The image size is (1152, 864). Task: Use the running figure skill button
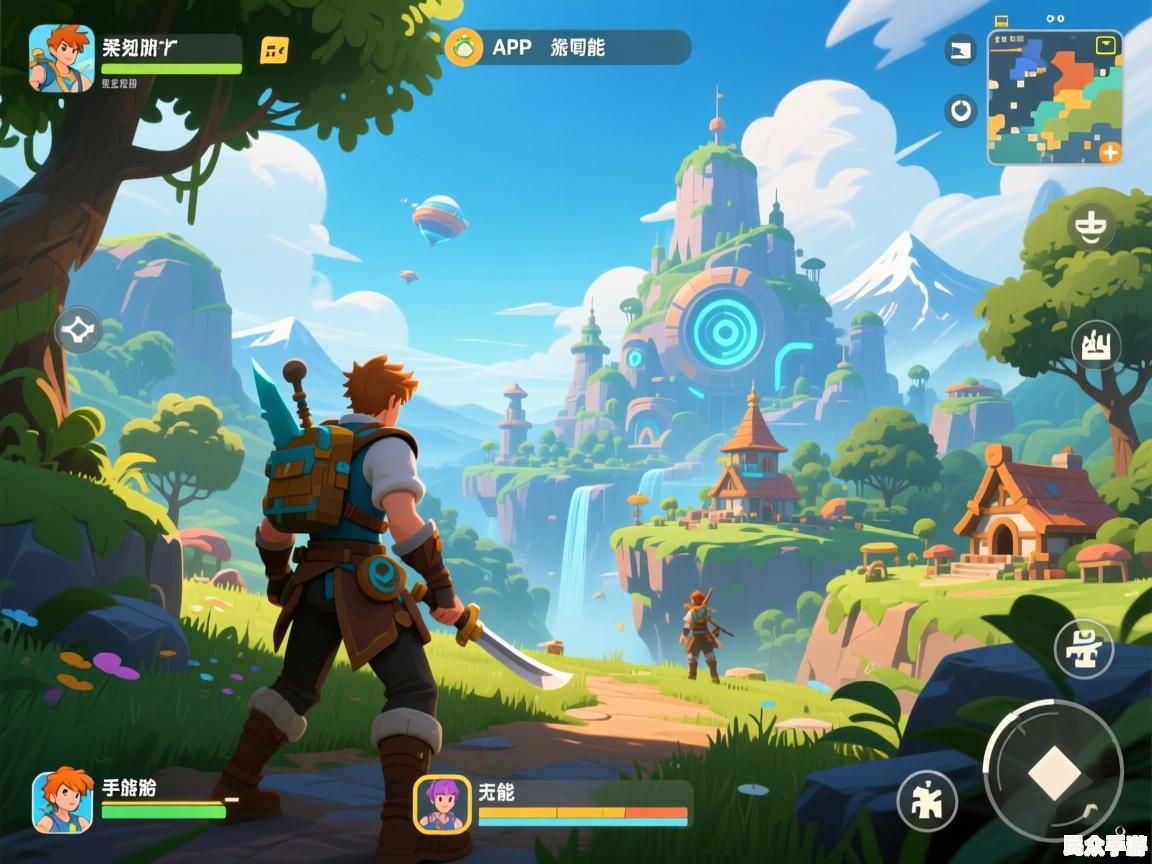click(926, 800)
